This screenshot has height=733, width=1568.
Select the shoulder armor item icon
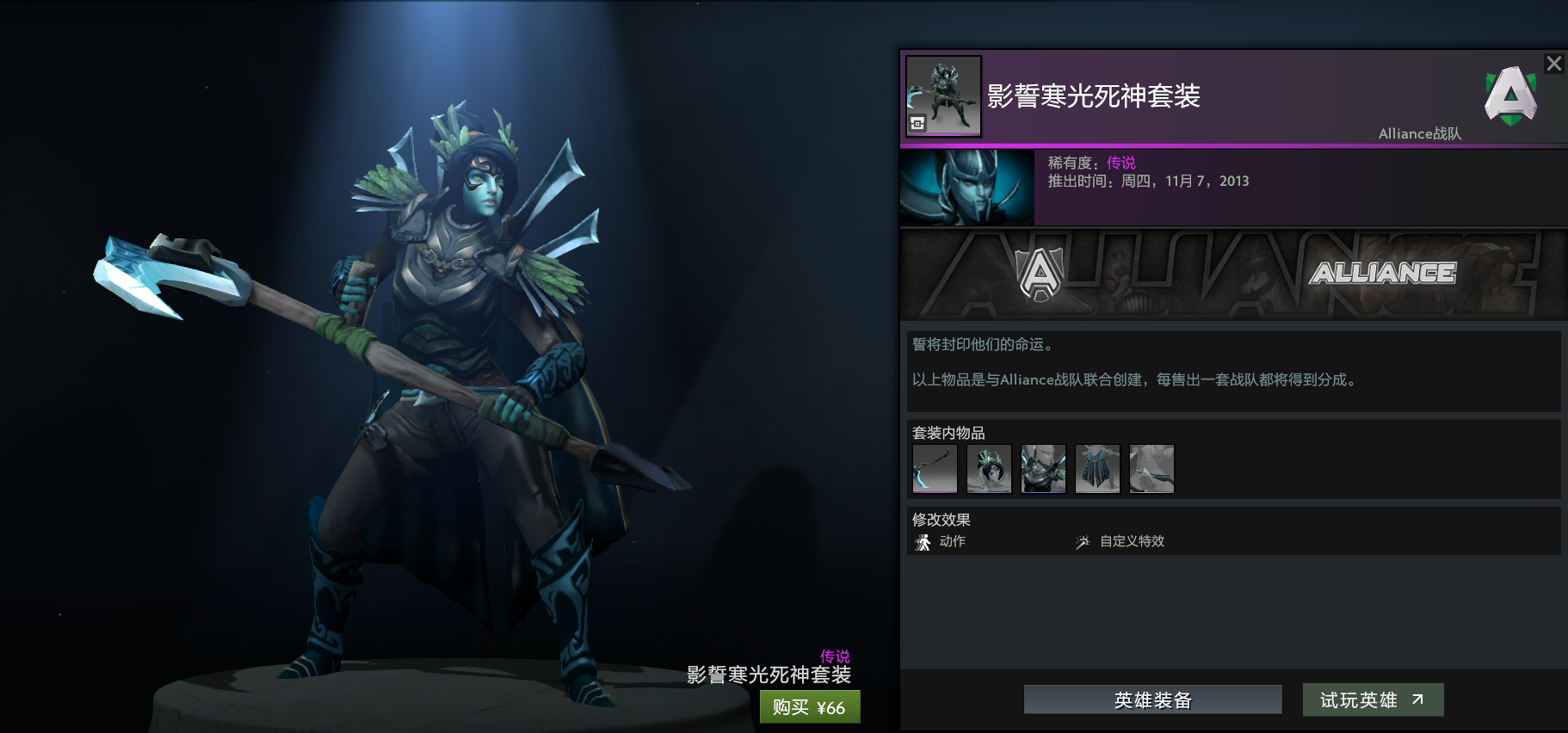(x=1043, y=468)
